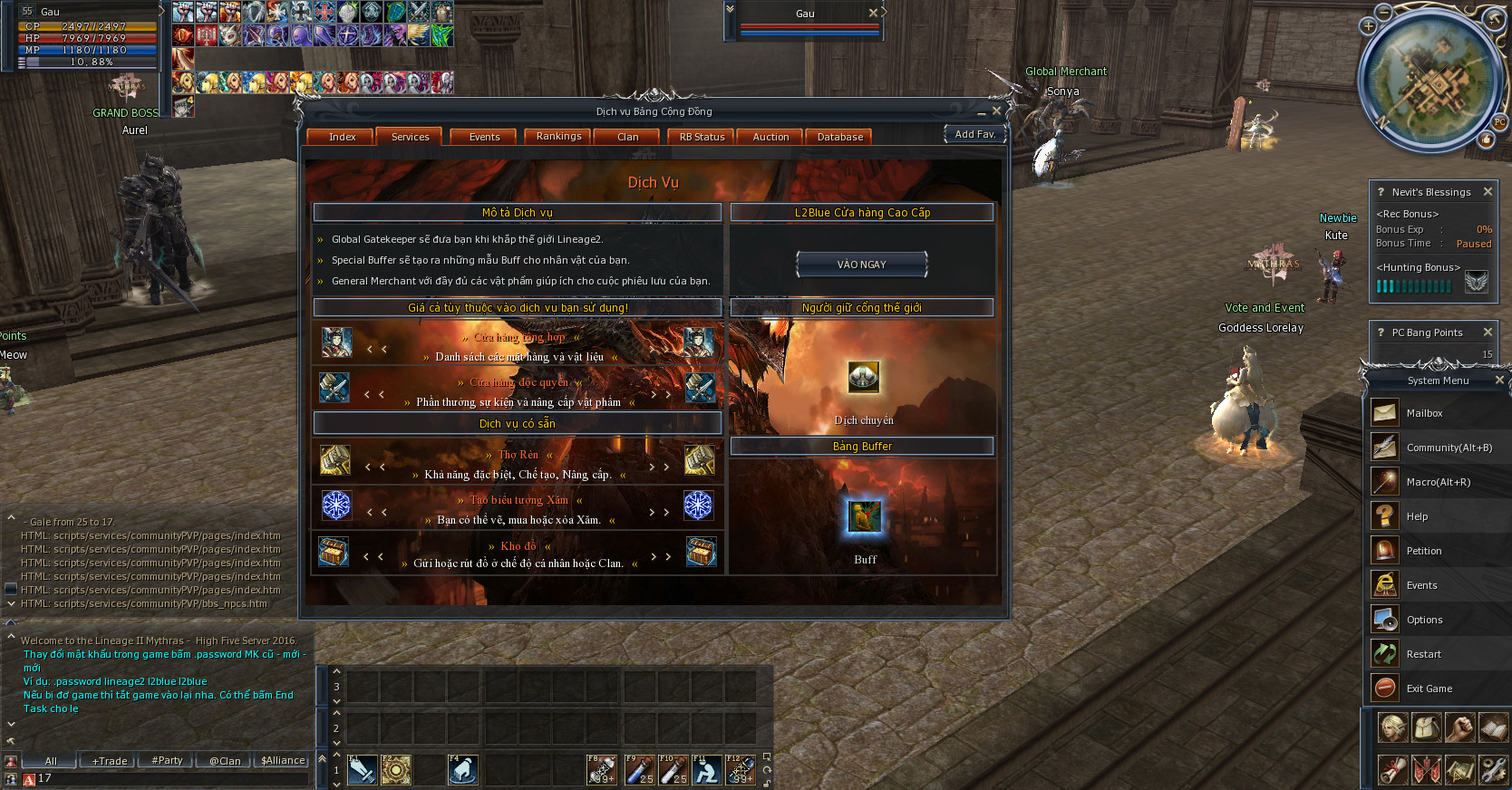Toggle the $Alliance chat channel
Image resolution: width=1512 pixels, height=790 pixels.
click(281, 760)
